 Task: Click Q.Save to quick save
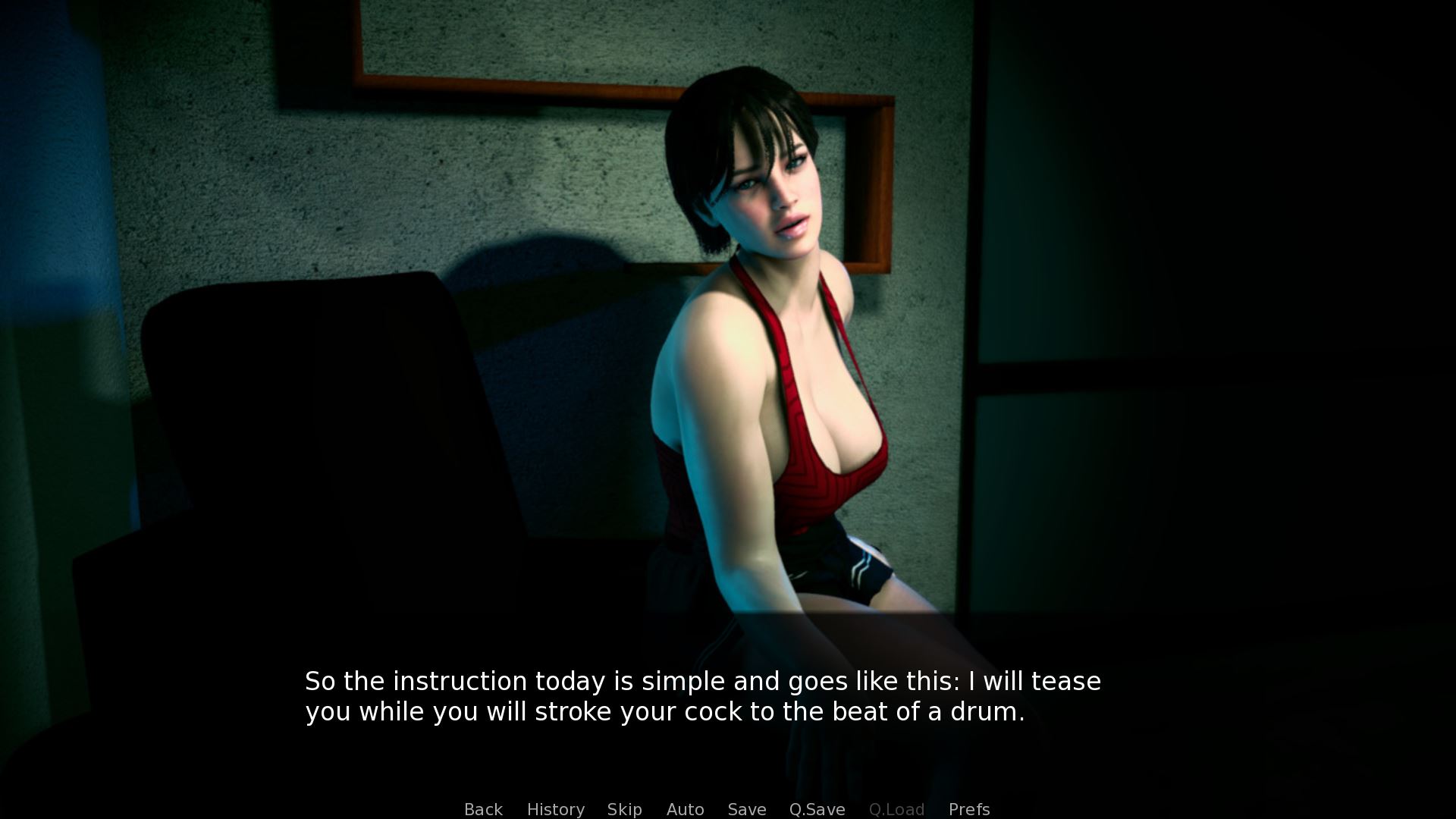817,809
